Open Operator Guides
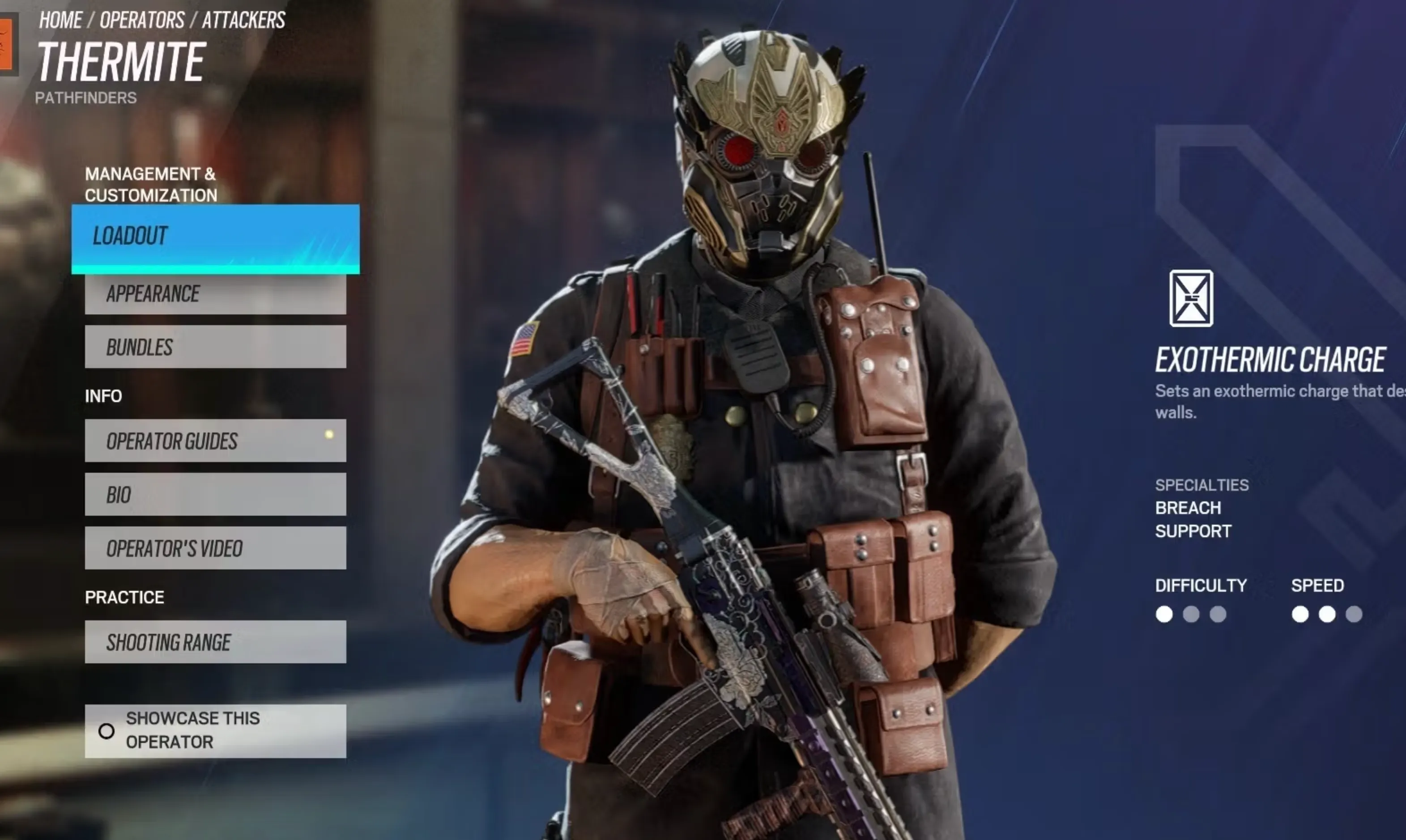Image resolution: width=1406 pixels, height=840 pixels. 215,442
